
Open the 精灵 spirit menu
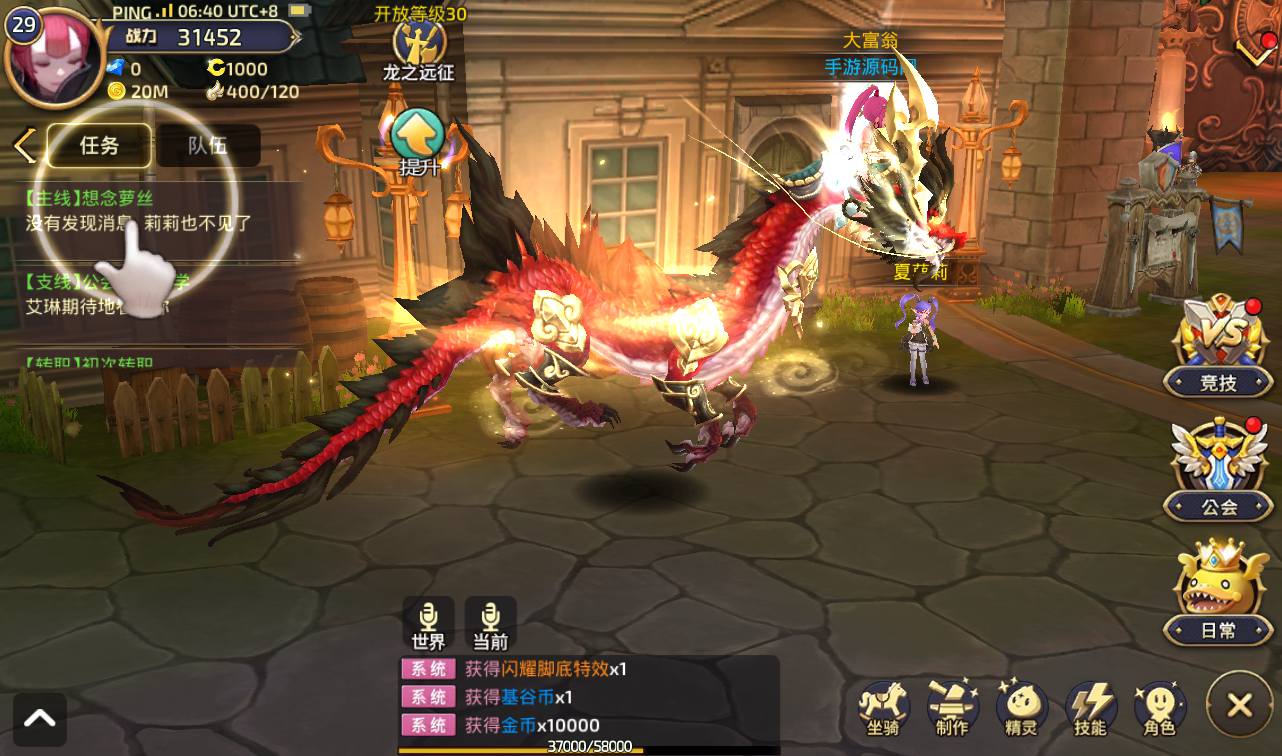point(1021,707)
